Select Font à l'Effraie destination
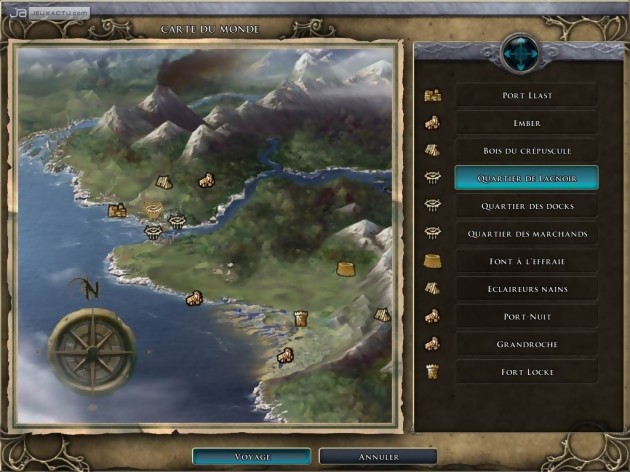 (526, 261)
